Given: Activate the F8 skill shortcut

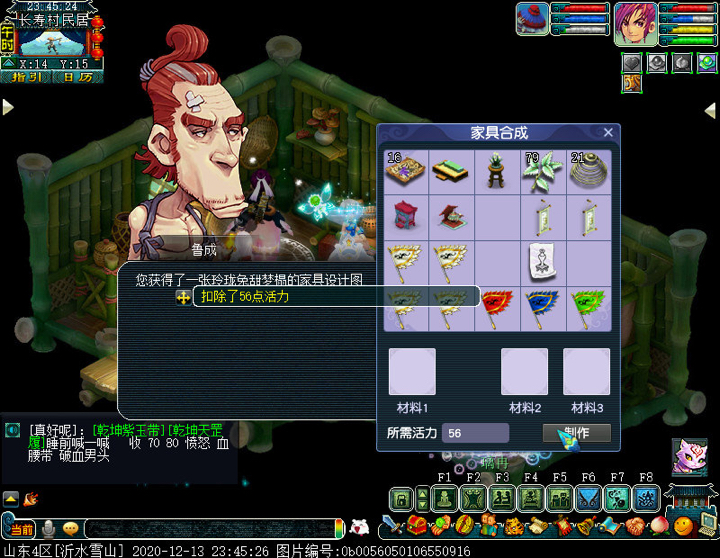Looking at the screenshot, I should (x=646, y=498).
